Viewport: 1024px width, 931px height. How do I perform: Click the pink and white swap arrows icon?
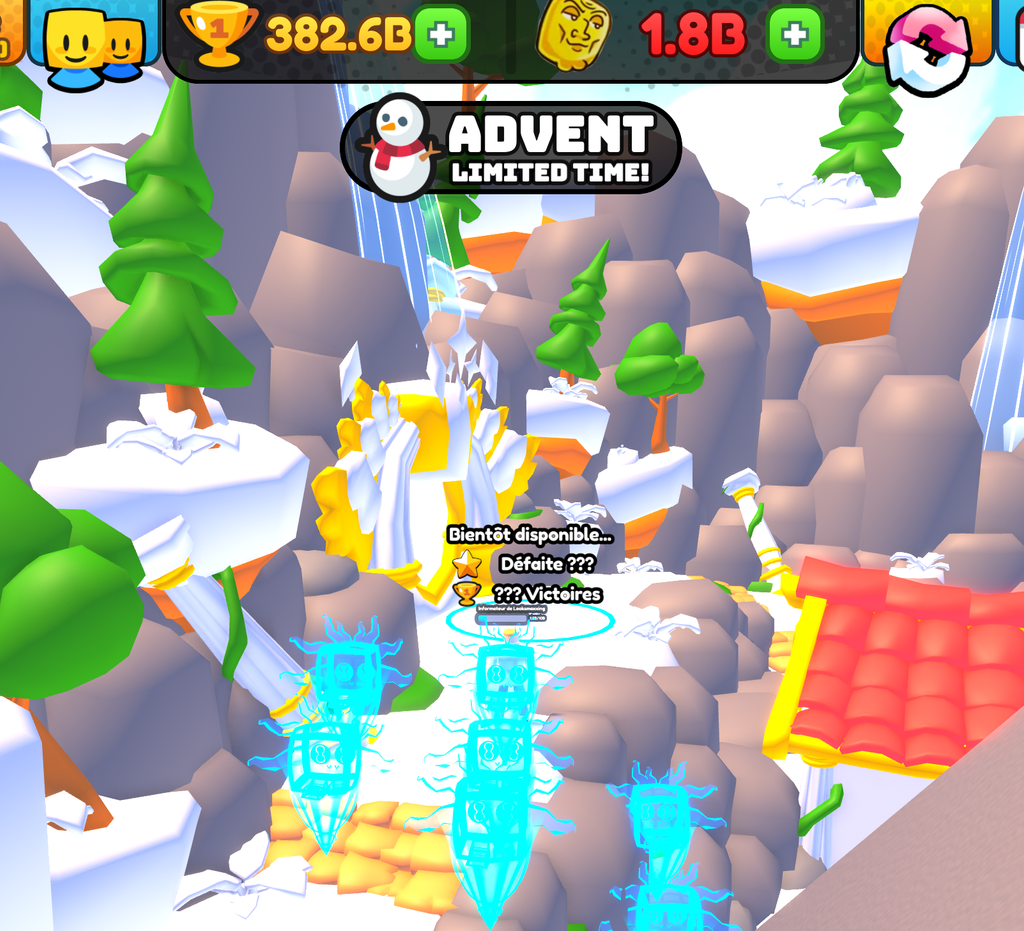(x=928, y=47)
